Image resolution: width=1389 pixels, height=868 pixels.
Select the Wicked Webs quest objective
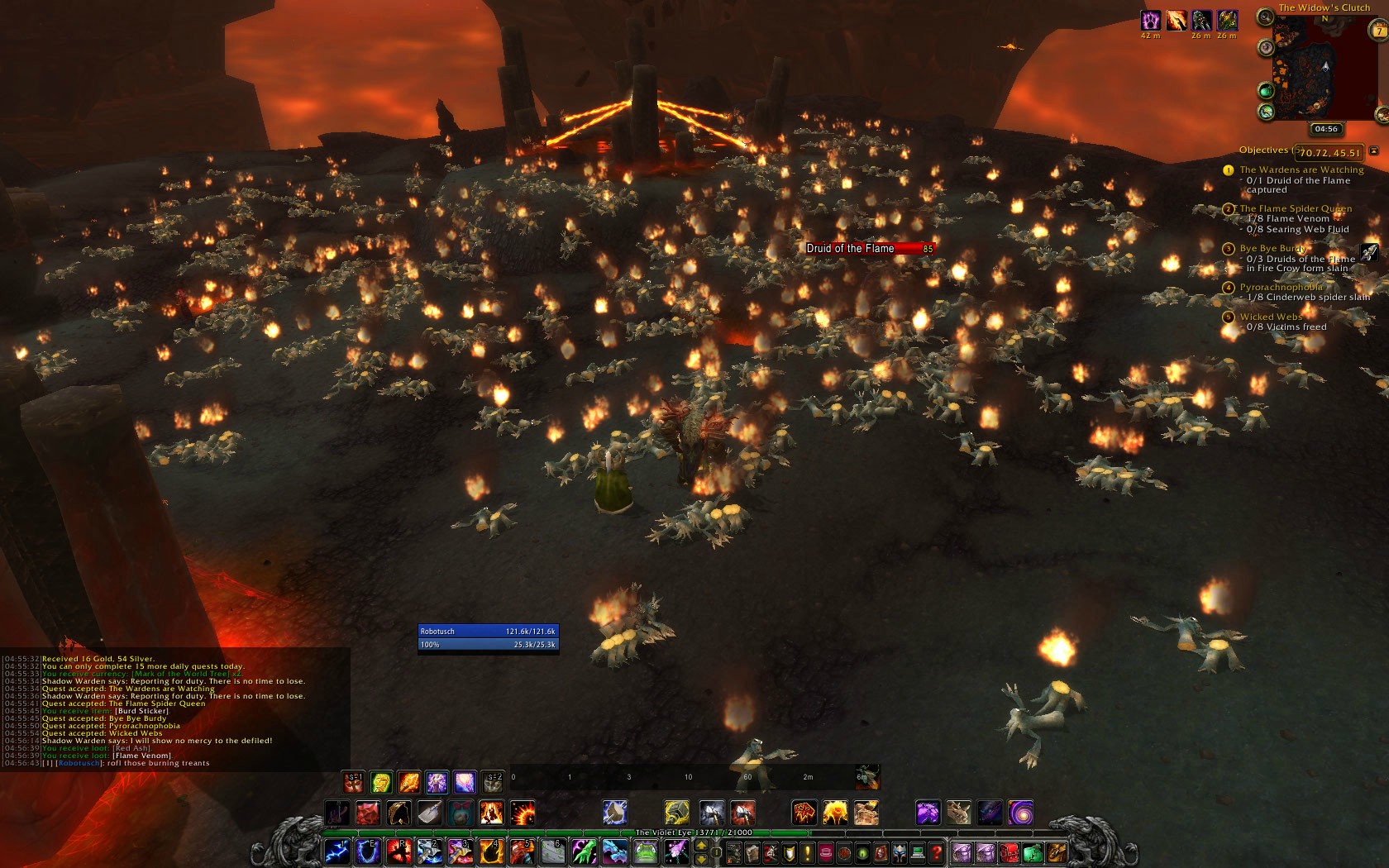(1271, 317)
